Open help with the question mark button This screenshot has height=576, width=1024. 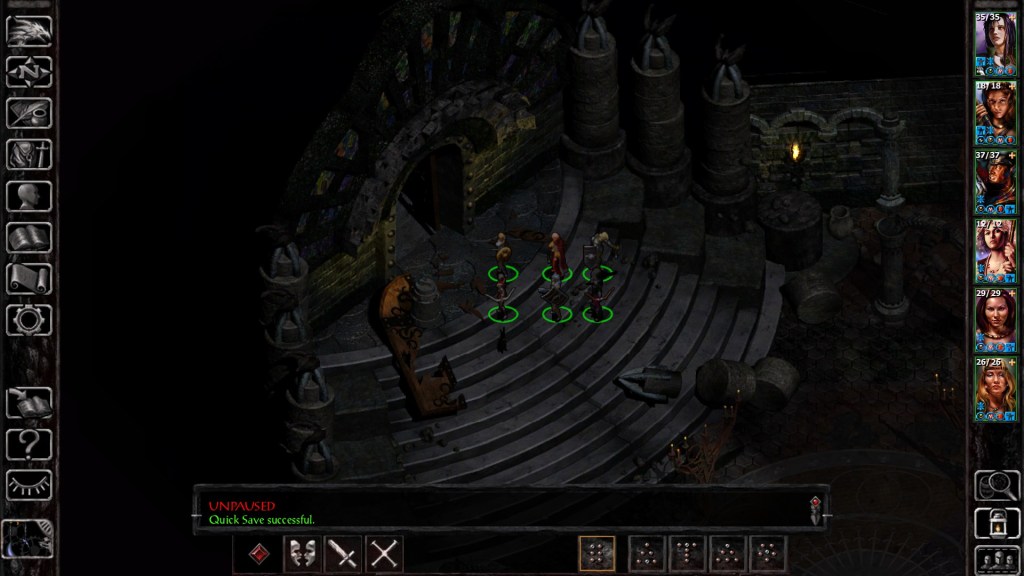tap(29, 444)
